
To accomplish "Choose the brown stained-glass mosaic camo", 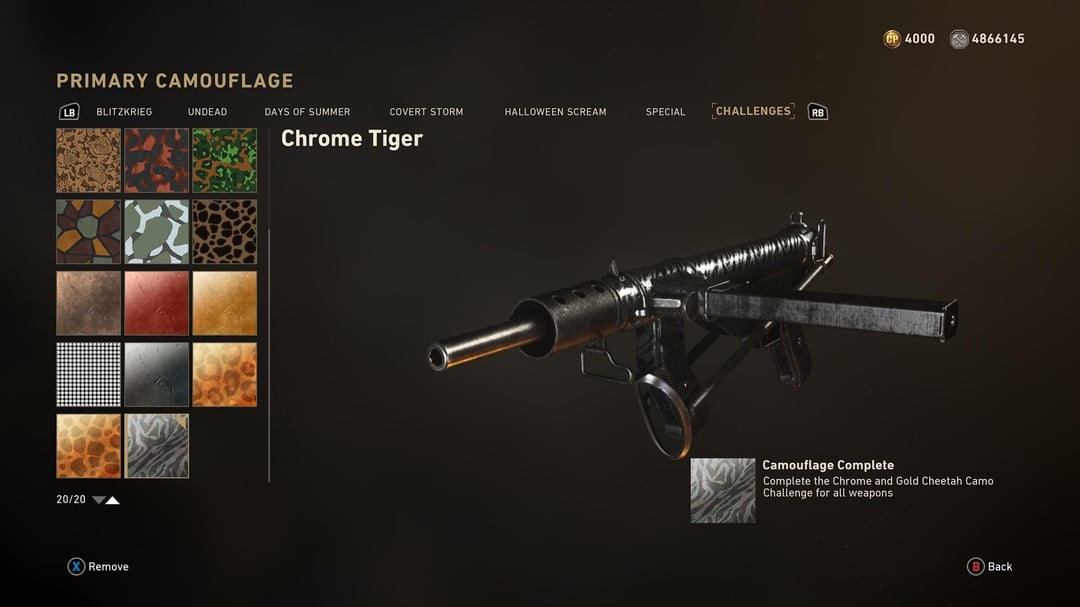I will click(x=88, y=231).
